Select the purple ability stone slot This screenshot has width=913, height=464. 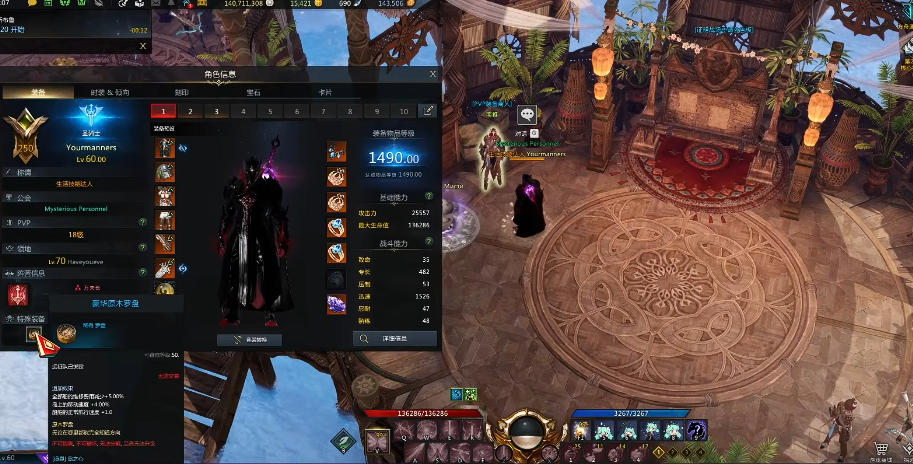coord(336,305)
